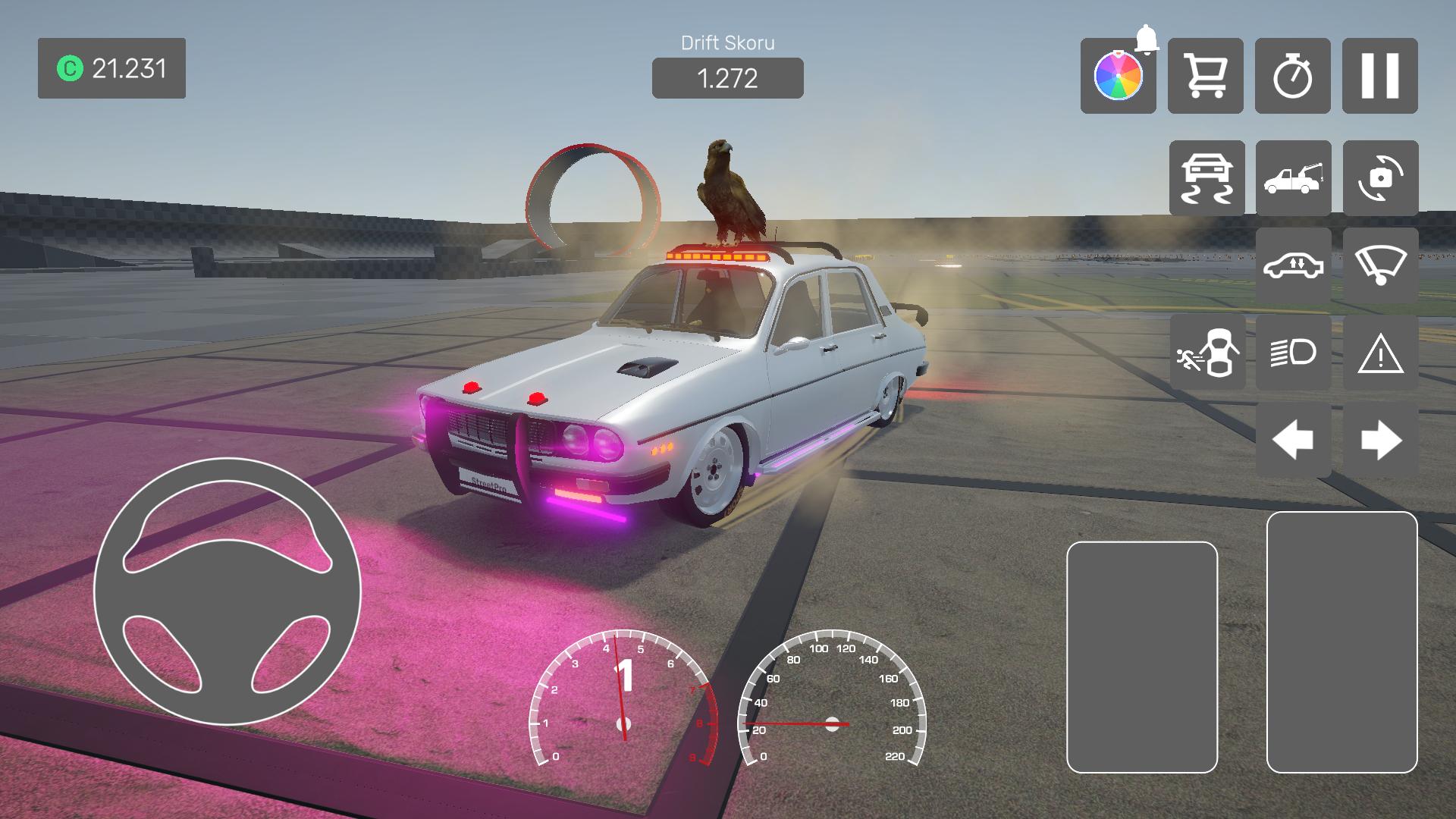Open the color wheel spin reward
This screenshot has height=819, width=1456.
[x=1118, y=76]
